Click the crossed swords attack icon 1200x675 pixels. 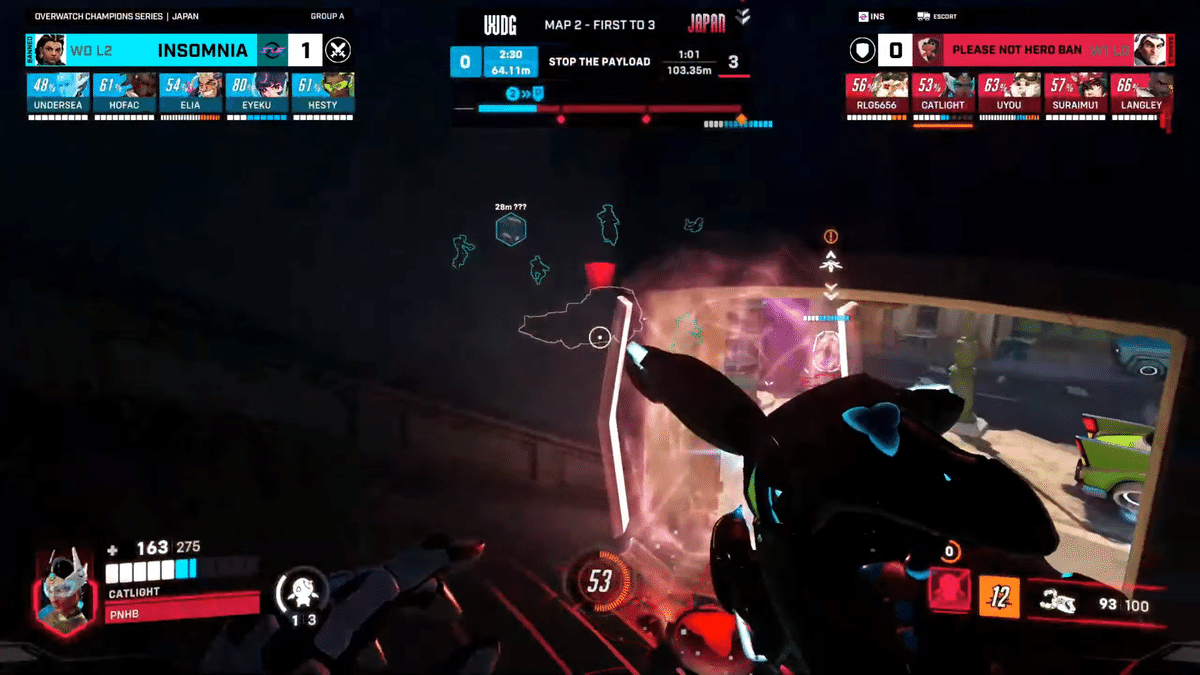point(339,50)
